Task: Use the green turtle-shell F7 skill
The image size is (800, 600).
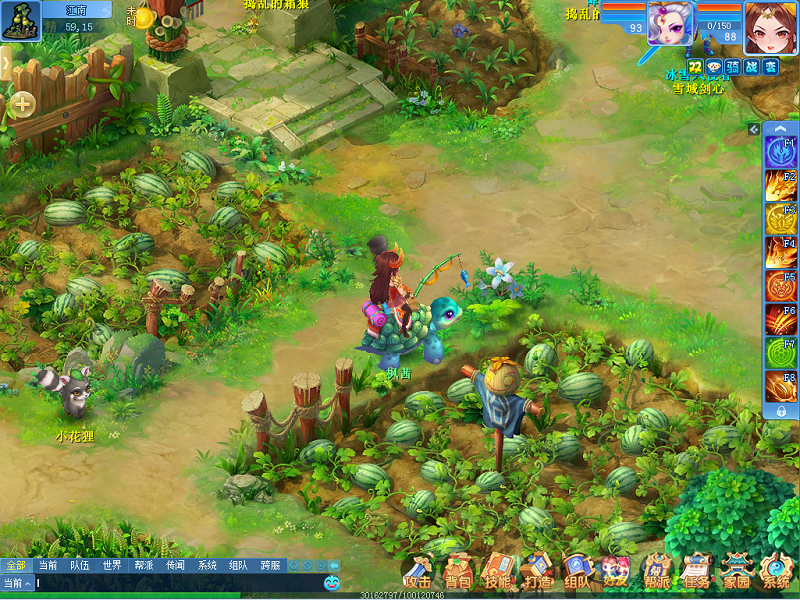Action: [x=780, y=353]
